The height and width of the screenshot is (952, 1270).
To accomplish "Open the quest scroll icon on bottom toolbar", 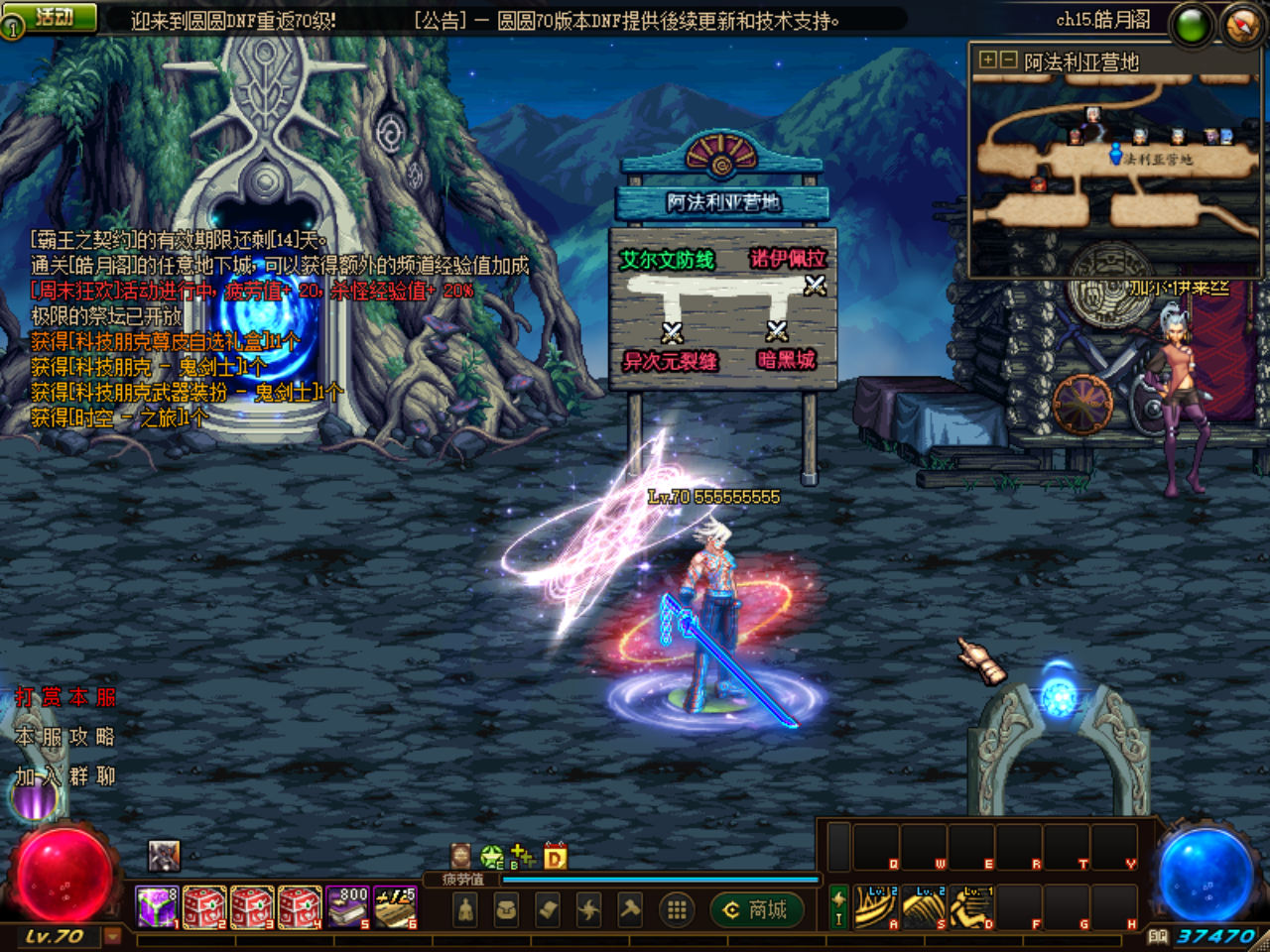I will [546, 909].
